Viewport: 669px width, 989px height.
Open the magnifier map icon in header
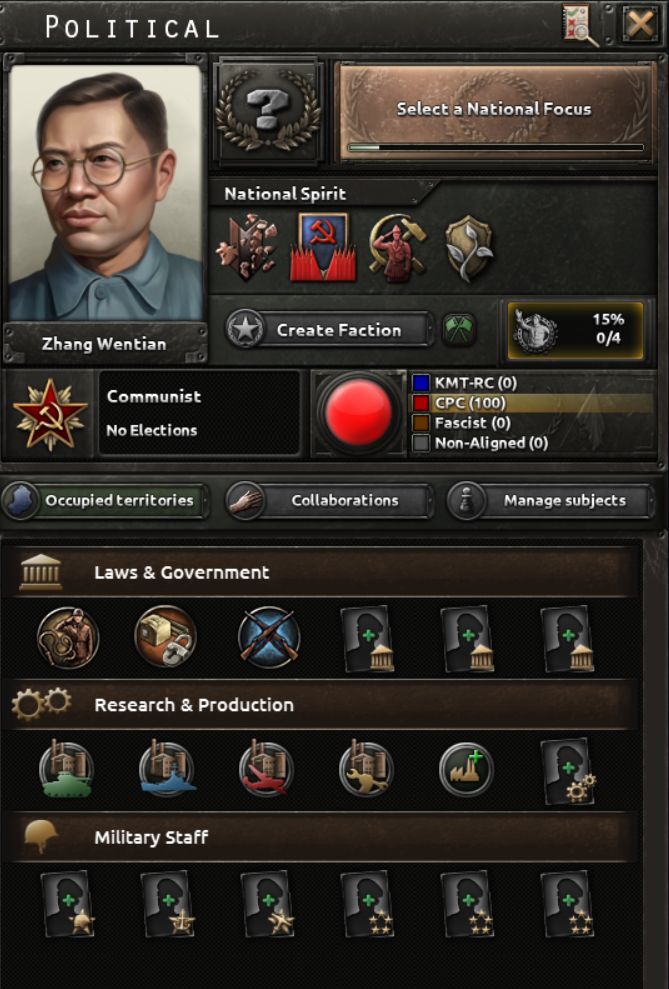580,24
